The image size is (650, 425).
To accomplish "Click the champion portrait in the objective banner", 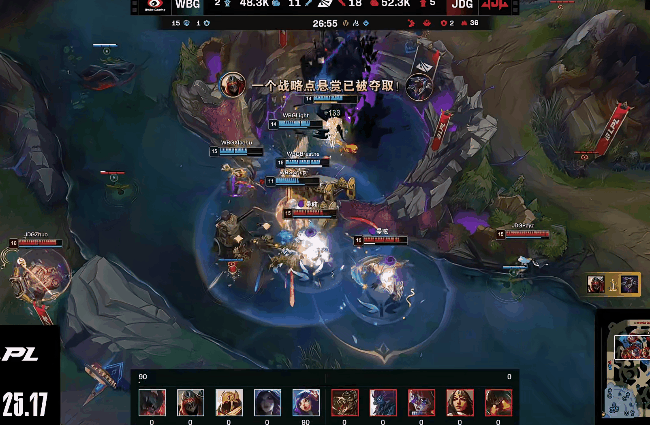I will coord(234,84).
